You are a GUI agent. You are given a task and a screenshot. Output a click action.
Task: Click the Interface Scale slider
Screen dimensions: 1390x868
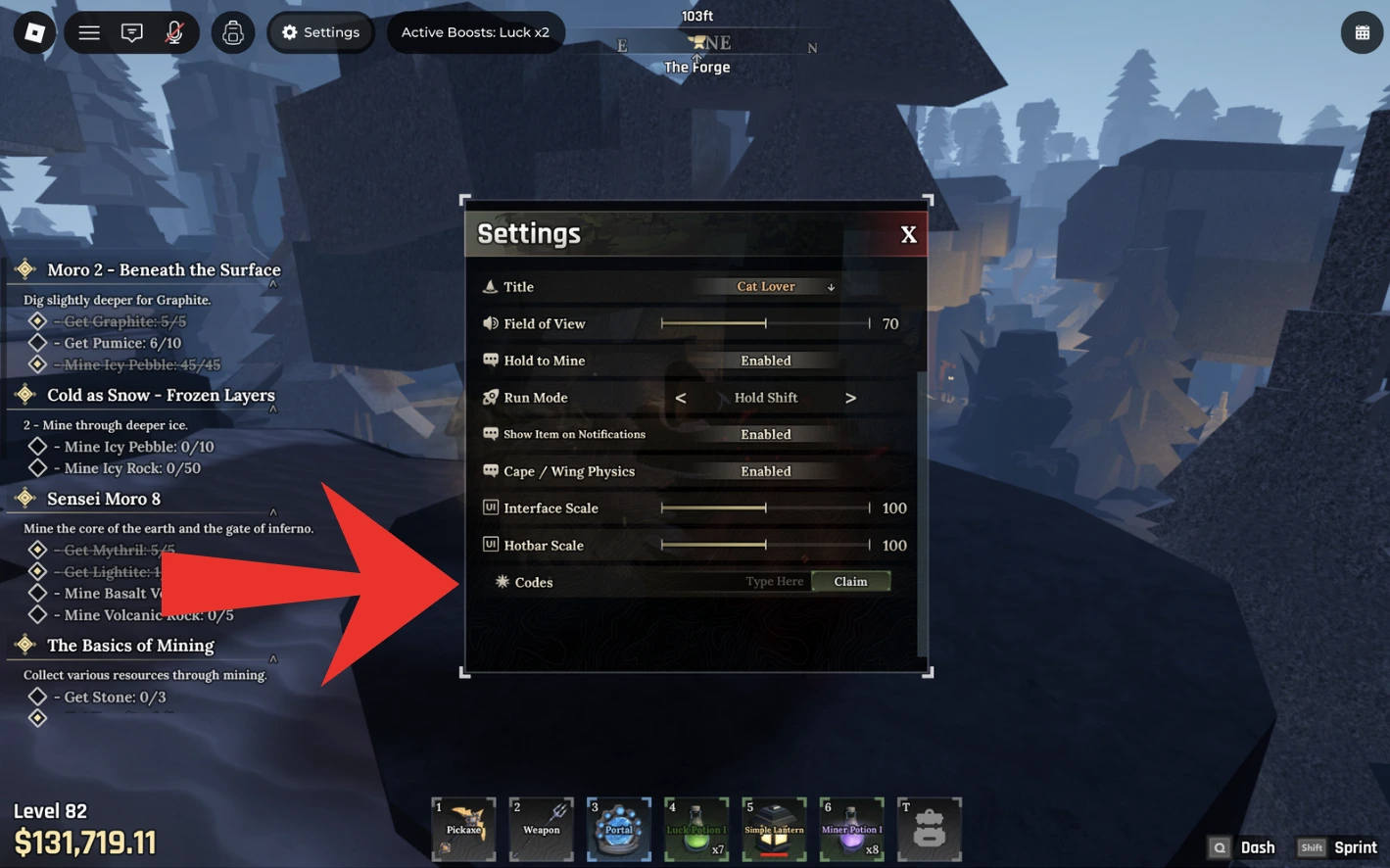pos(765,507)
